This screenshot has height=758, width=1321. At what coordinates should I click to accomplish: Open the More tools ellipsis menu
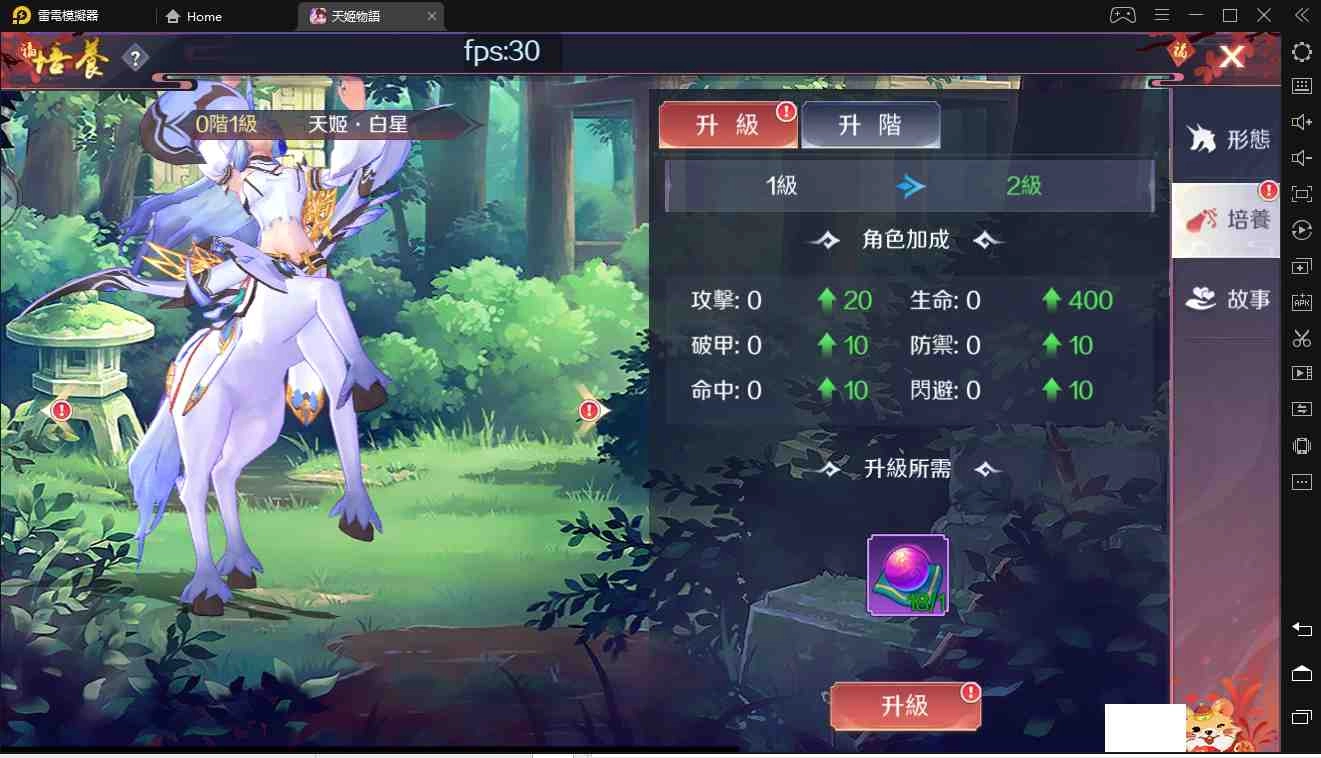tap(1301, 482)
